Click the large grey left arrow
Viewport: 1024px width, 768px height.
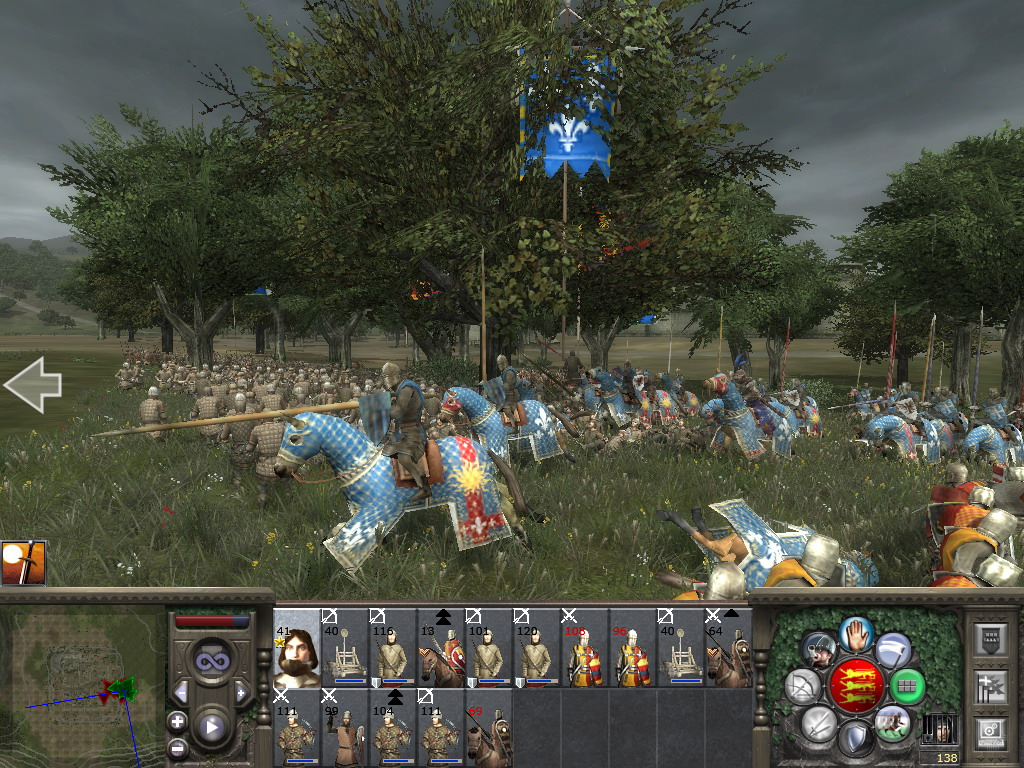coord(33,386)
